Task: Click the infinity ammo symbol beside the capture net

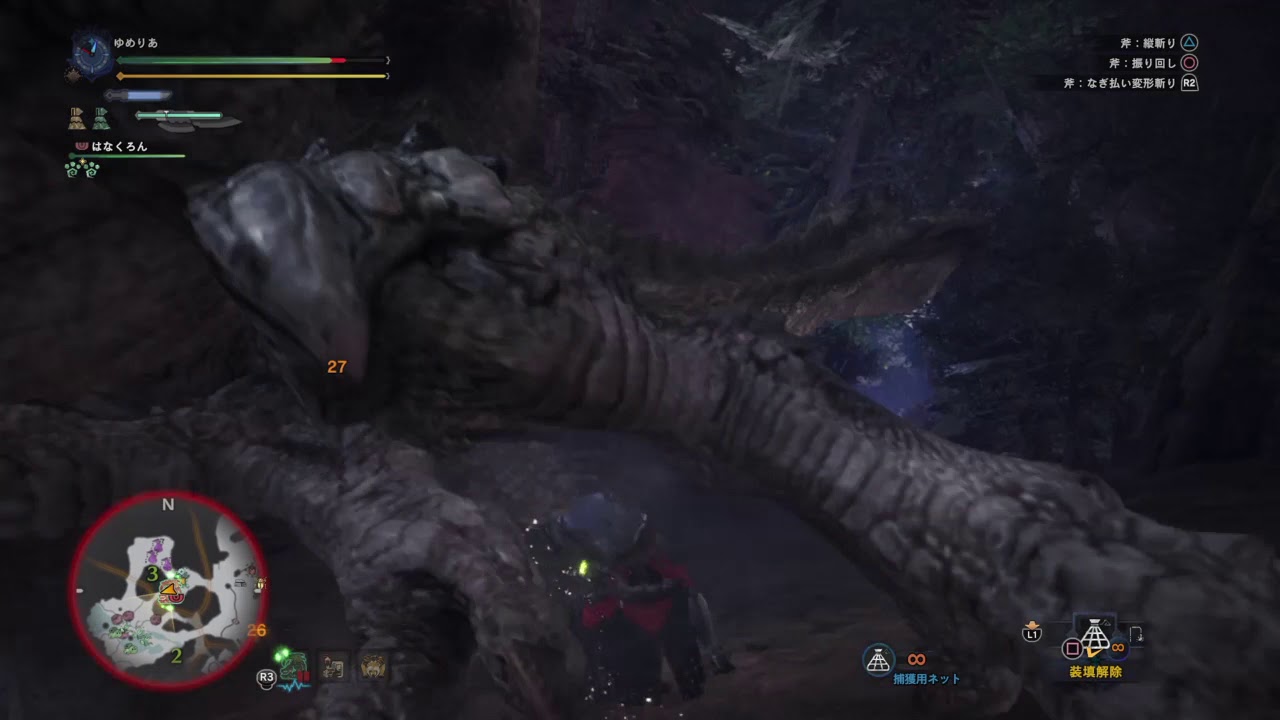Action: (916, 659)
